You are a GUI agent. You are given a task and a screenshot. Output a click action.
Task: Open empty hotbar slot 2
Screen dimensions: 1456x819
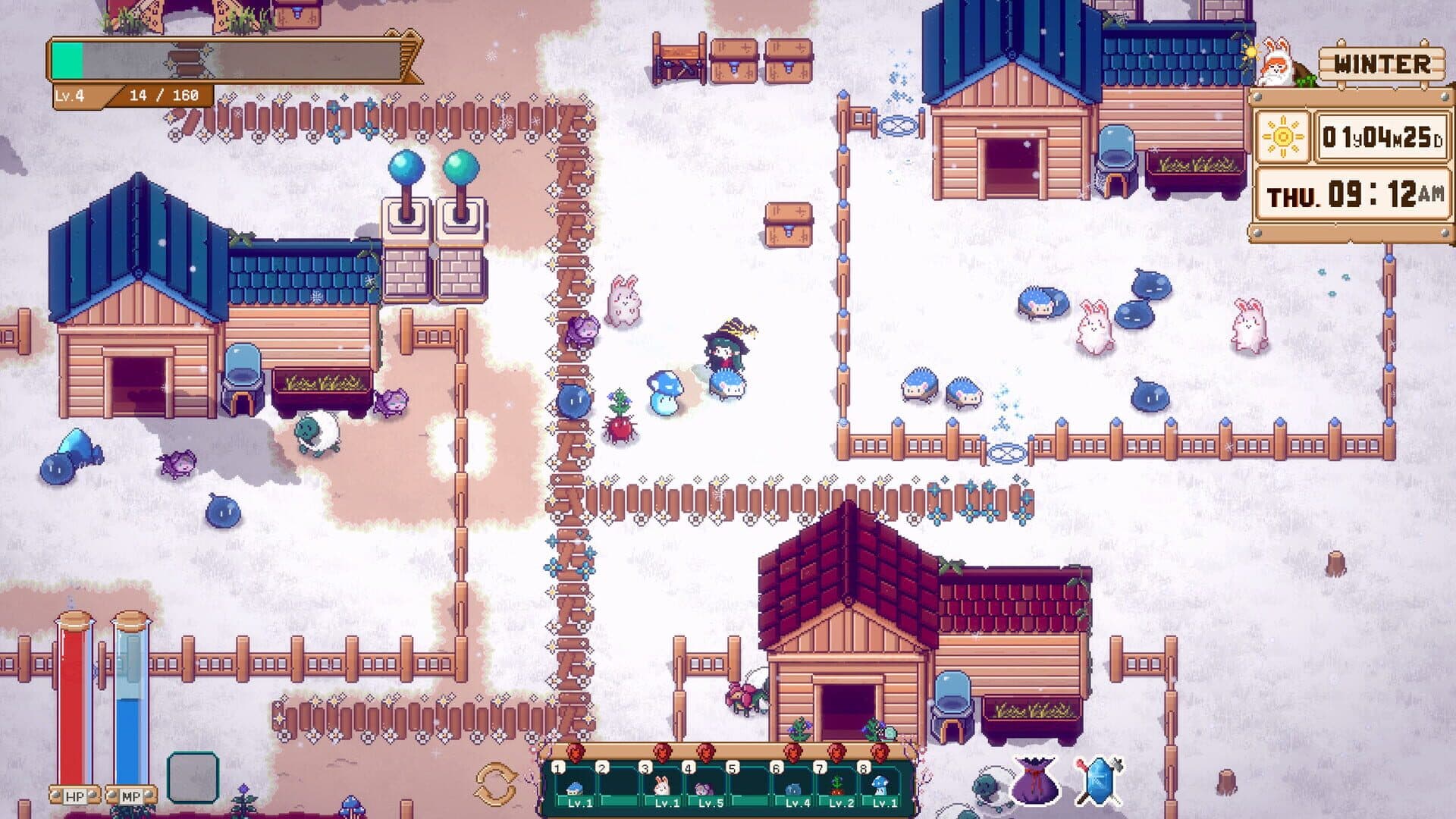point(618,789)
